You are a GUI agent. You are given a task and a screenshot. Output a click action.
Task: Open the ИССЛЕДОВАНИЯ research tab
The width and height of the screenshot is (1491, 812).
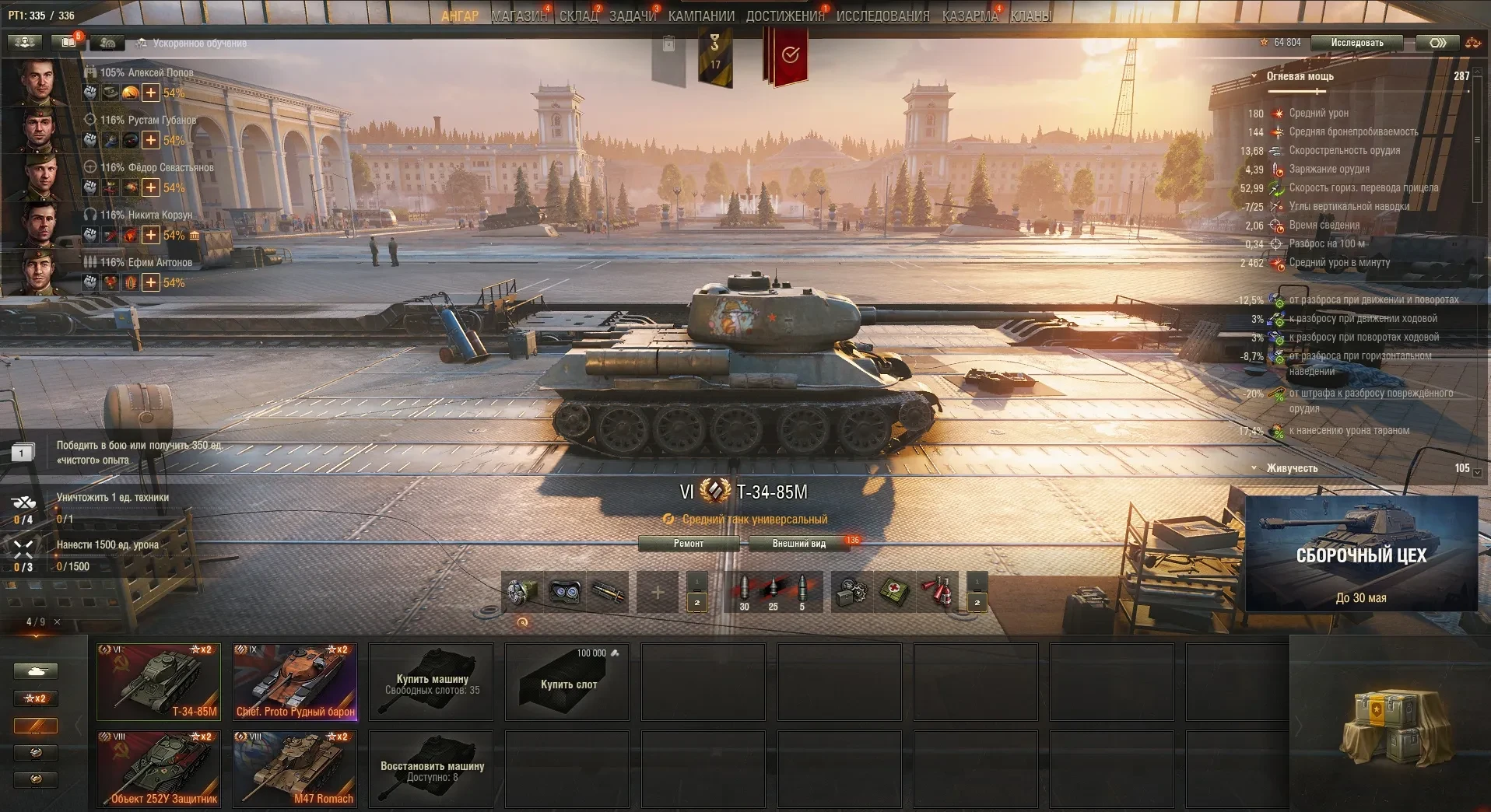[x=882, y=16]
